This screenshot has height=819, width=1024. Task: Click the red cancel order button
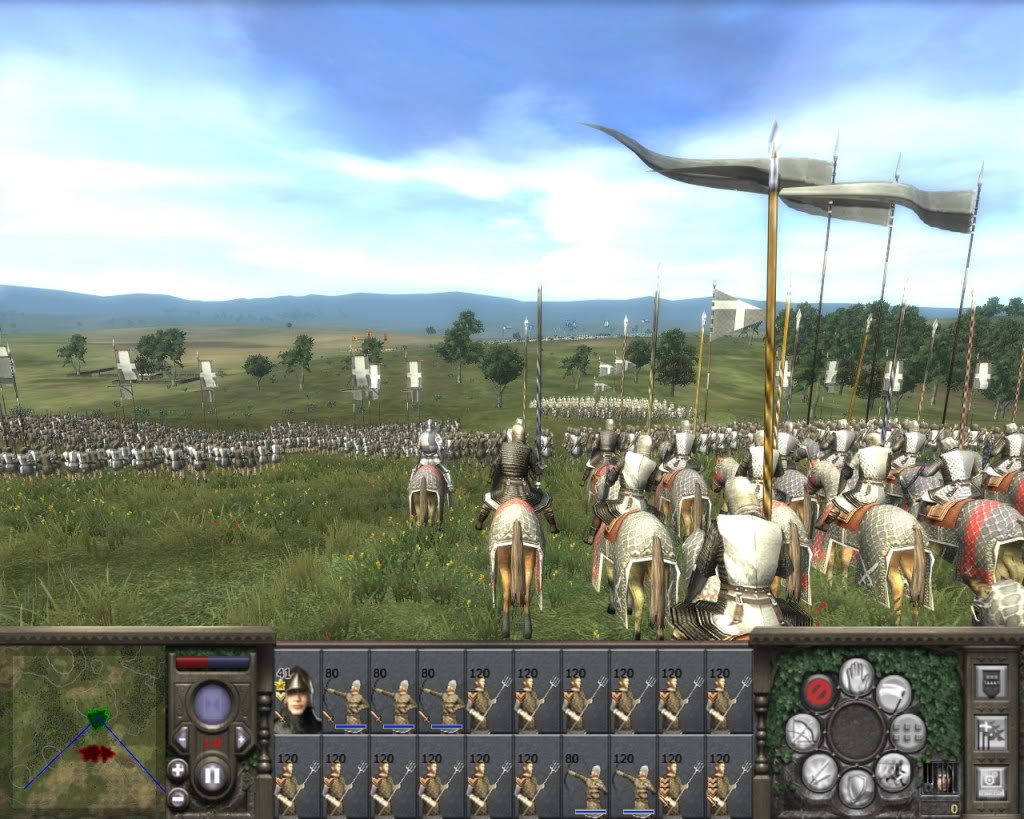pyautogui.click(x=818, y=691)
